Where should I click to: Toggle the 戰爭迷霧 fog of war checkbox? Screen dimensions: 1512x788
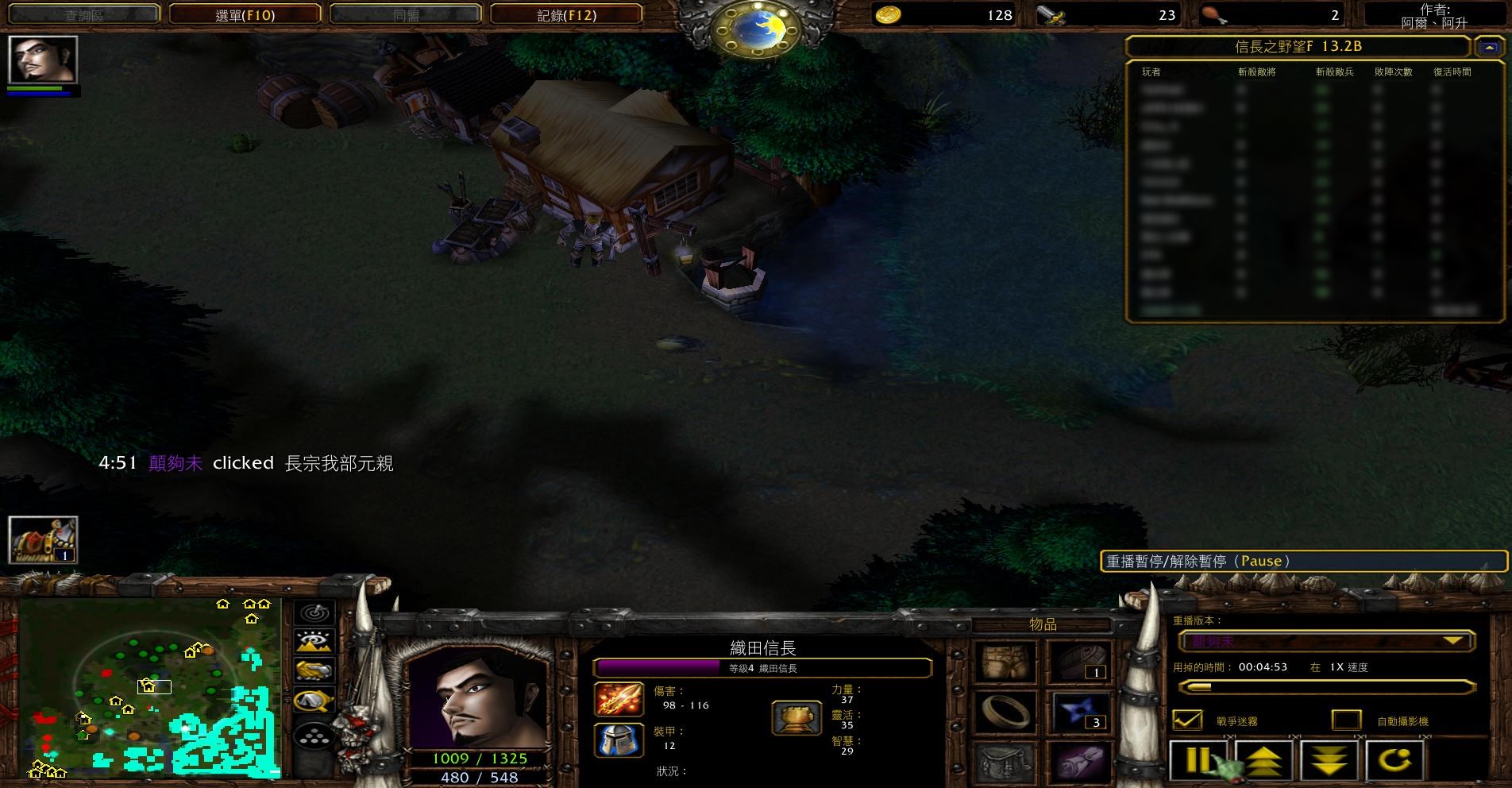click(x=1188, y=720)
